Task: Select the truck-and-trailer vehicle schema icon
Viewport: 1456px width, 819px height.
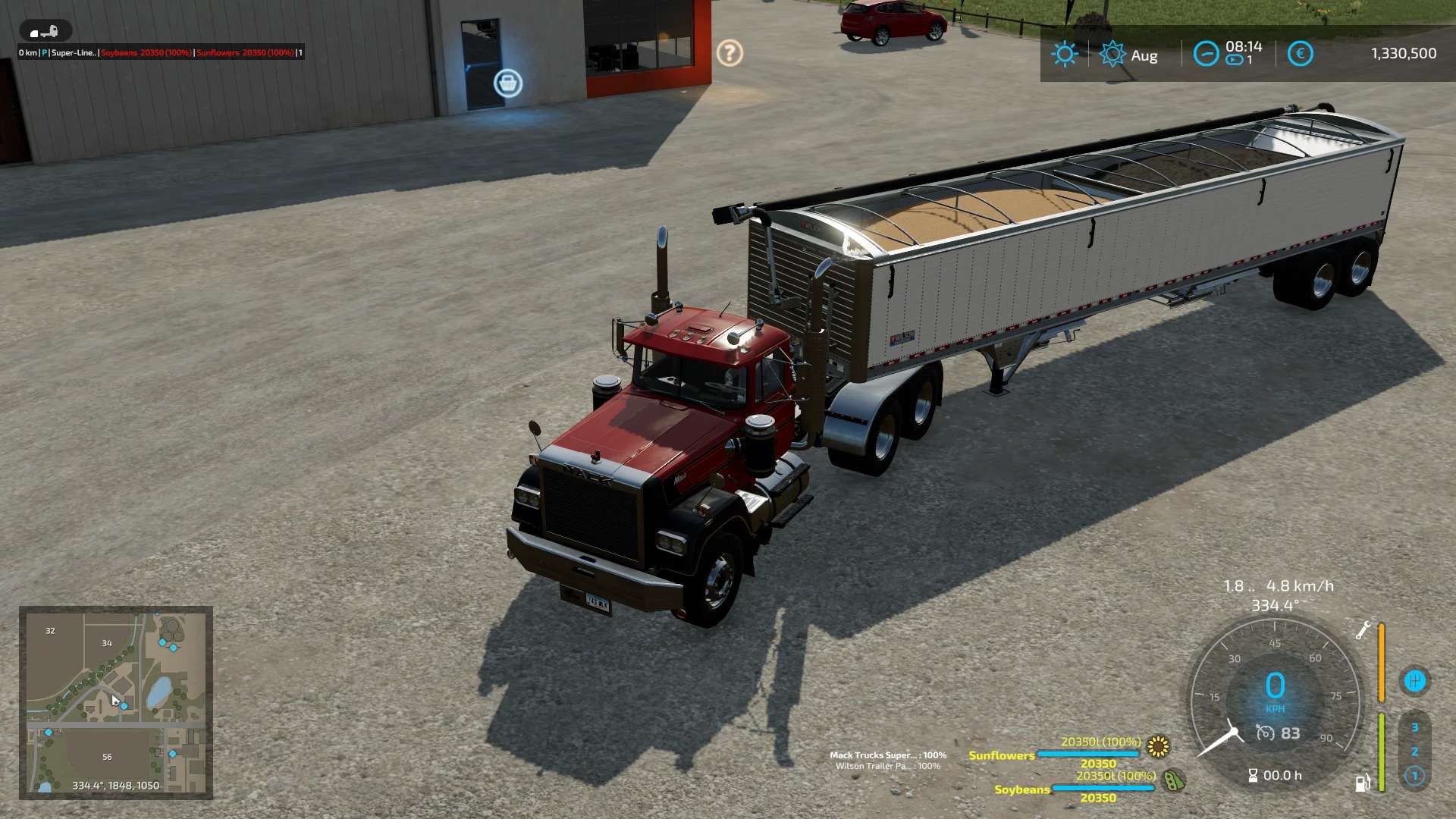Action: [x=45, y=32]
